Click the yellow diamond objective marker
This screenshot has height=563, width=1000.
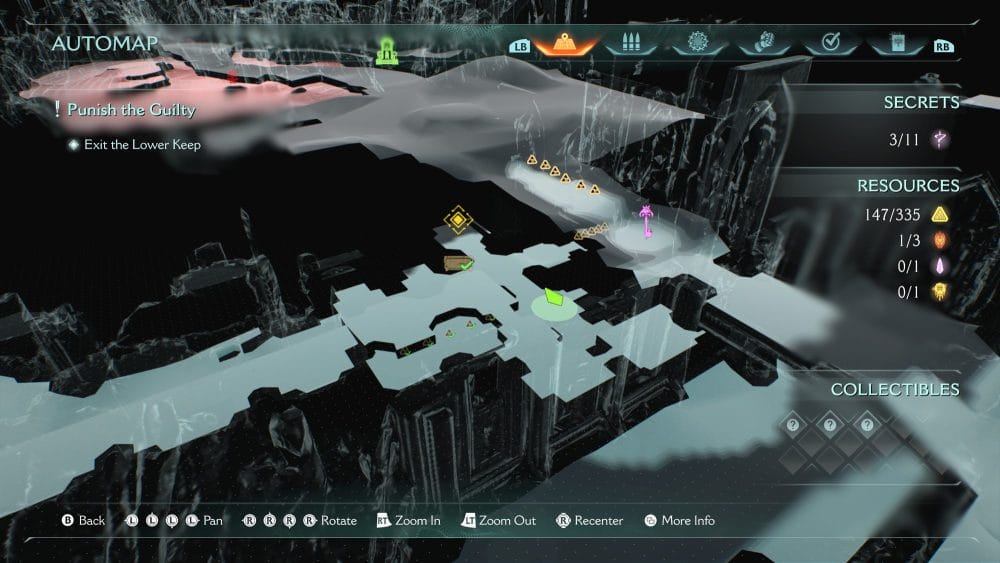pos(458,219)
